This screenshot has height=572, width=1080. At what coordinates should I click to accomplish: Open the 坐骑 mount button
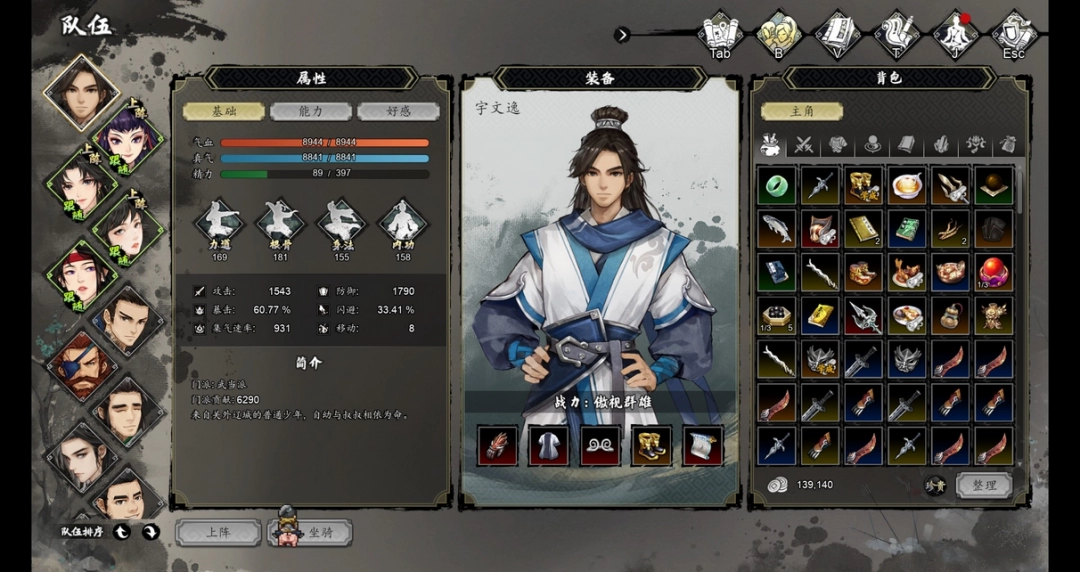(x=312, y=532)
